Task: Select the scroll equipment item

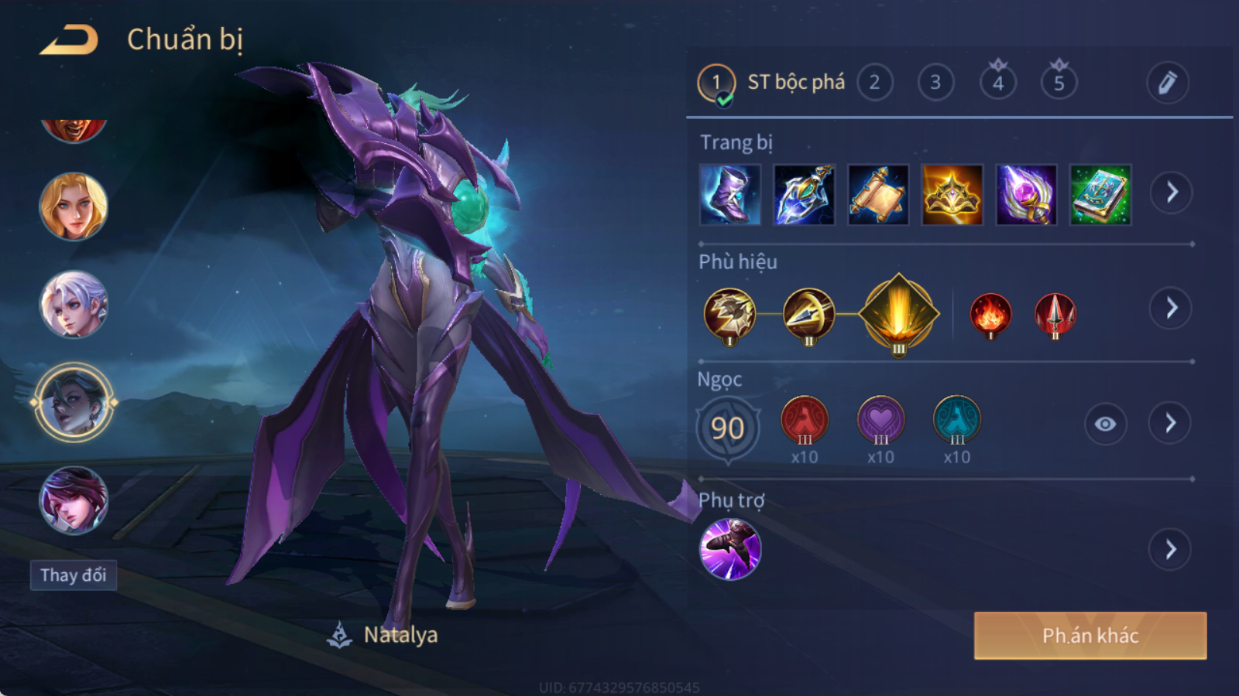Action: pyautogui.click(x=878, y=194)
